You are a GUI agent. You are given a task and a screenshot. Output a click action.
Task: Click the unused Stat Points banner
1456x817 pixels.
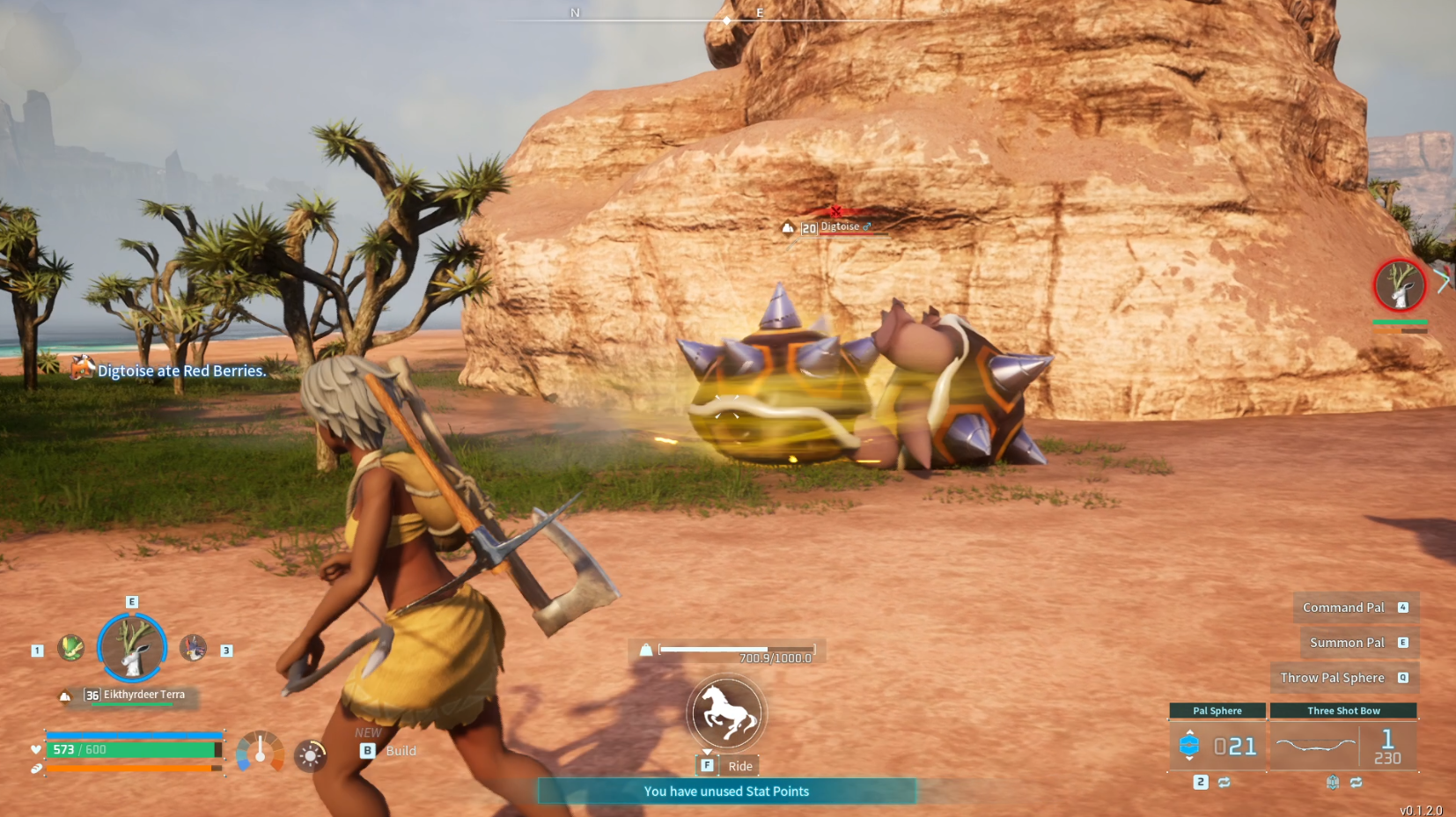(726, 791)
